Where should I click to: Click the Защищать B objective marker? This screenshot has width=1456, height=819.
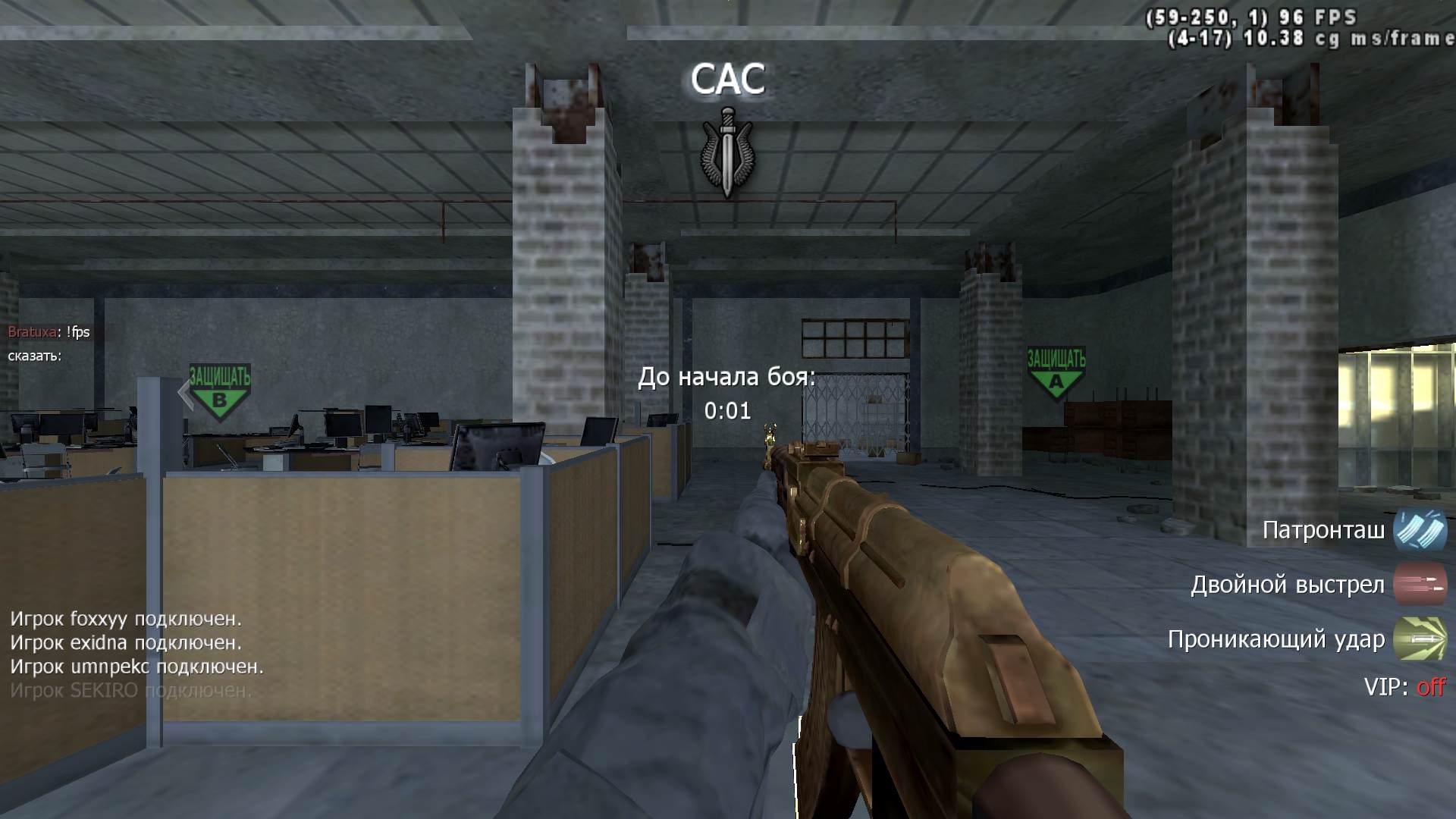[219, 390]
